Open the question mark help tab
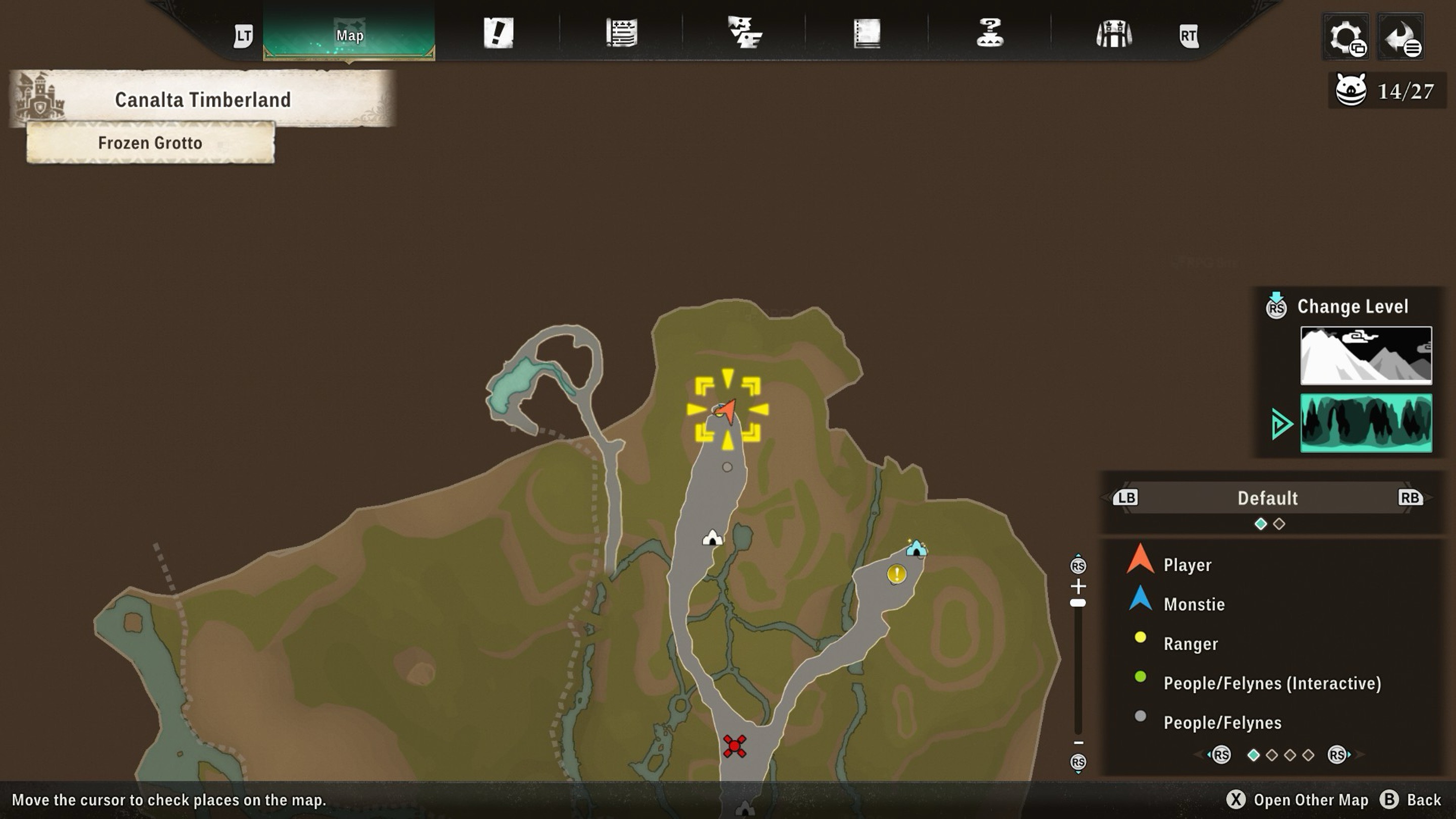The height and width of the screenshot is (819, 1456). 990,33
